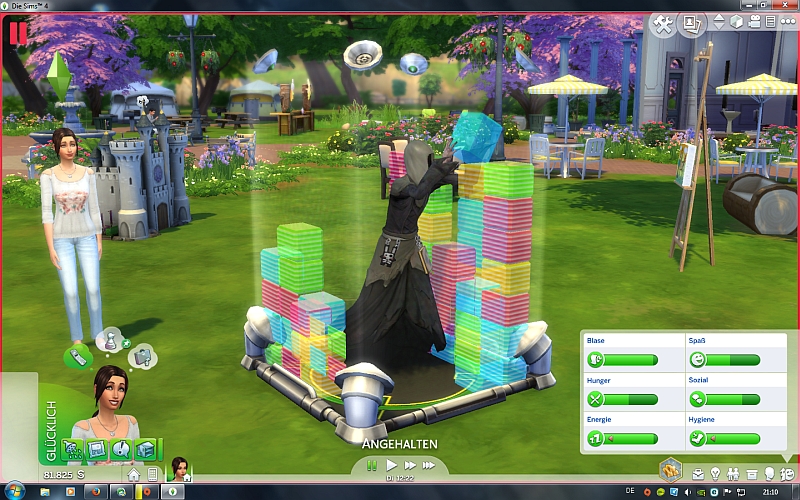Open the phone icon beside household funds
The width and height of the screenshot is (800, 500).
[x=151, y=473]
